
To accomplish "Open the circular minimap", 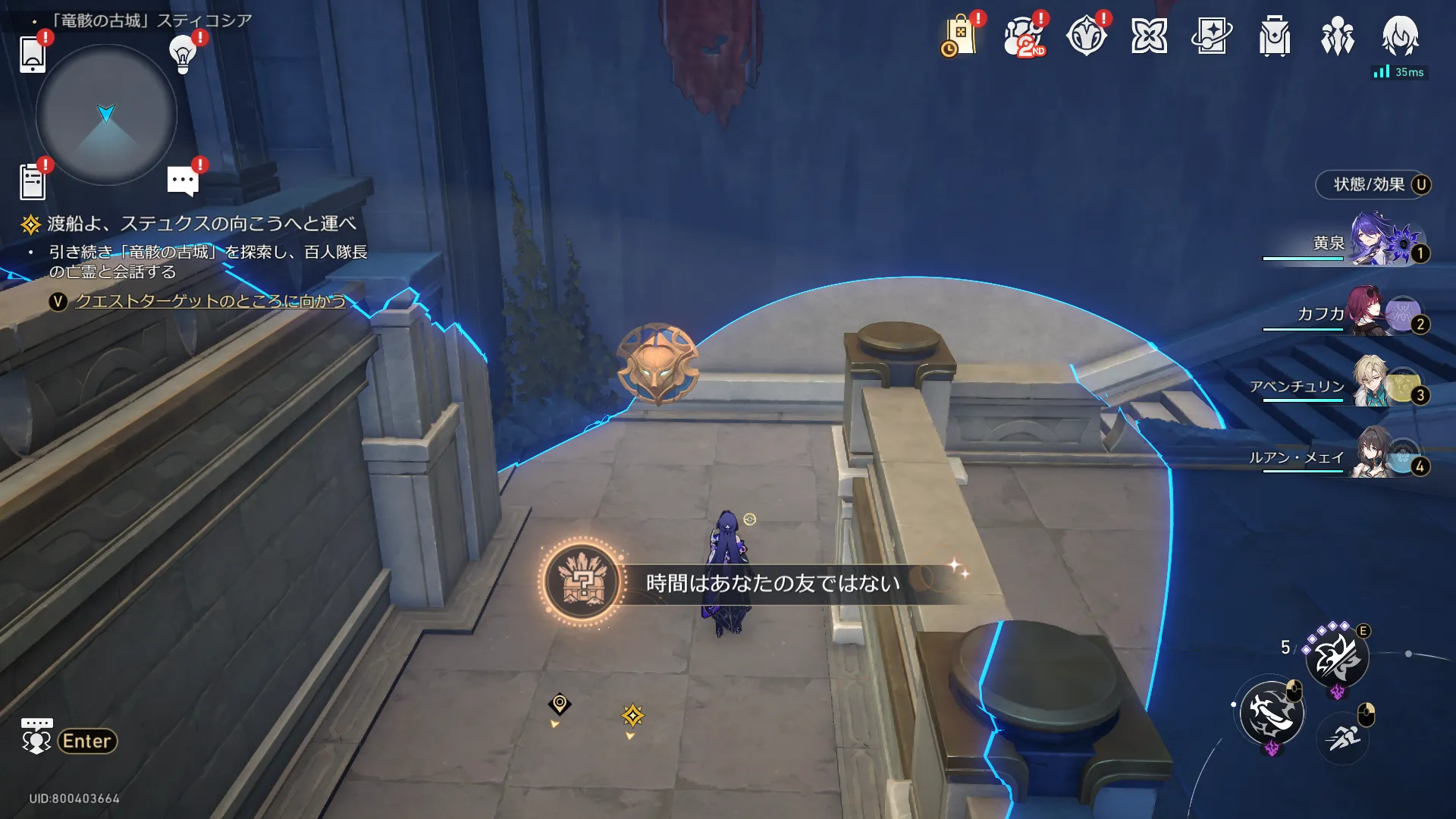I will 106,115.
